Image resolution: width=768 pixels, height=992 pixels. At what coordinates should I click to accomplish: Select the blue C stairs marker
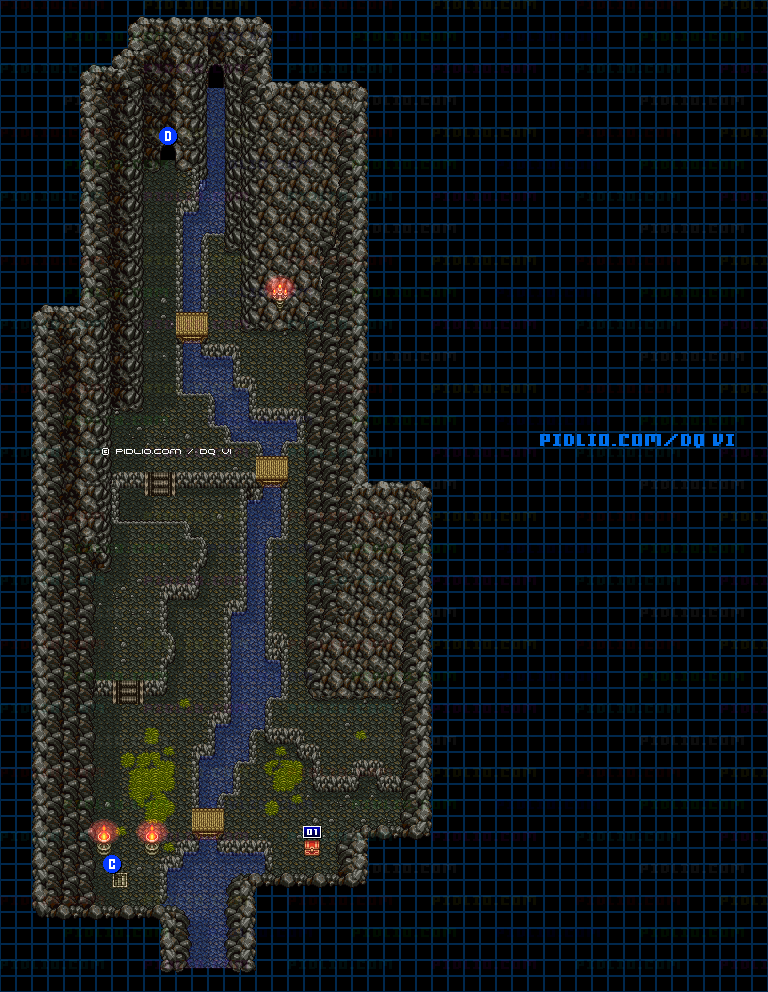[112, 864]
